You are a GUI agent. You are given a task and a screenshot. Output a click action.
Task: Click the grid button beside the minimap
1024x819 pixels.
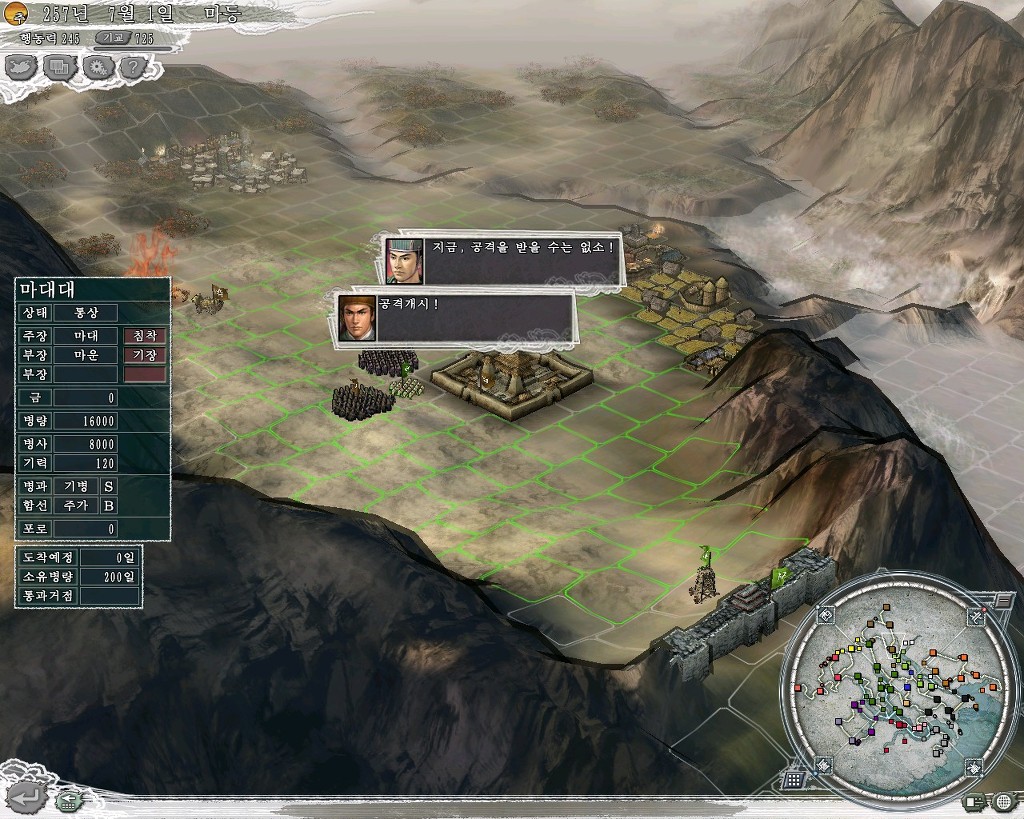click(x=794, y=779)
